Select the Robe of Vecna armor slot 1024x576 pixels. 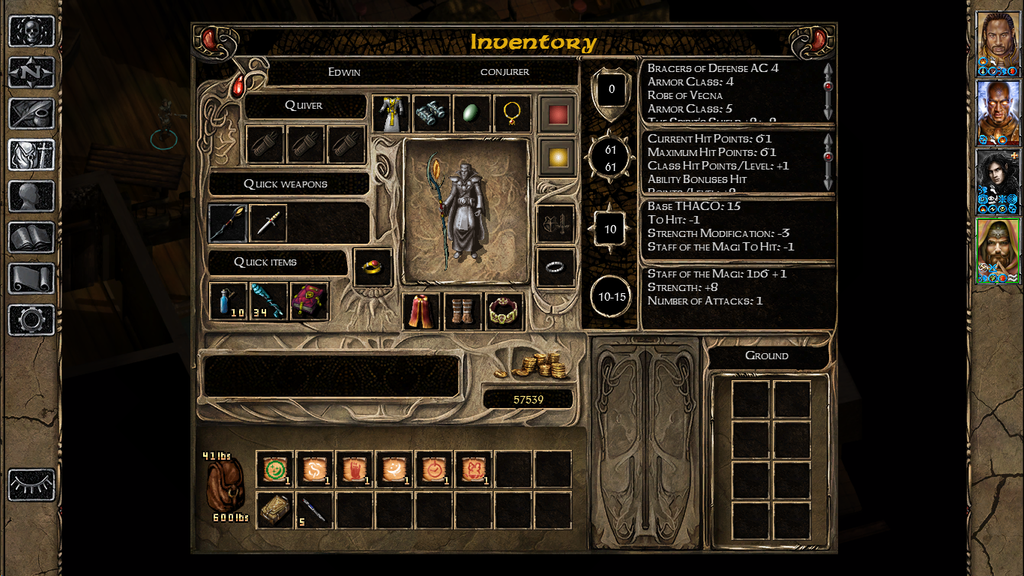[391, 113]
